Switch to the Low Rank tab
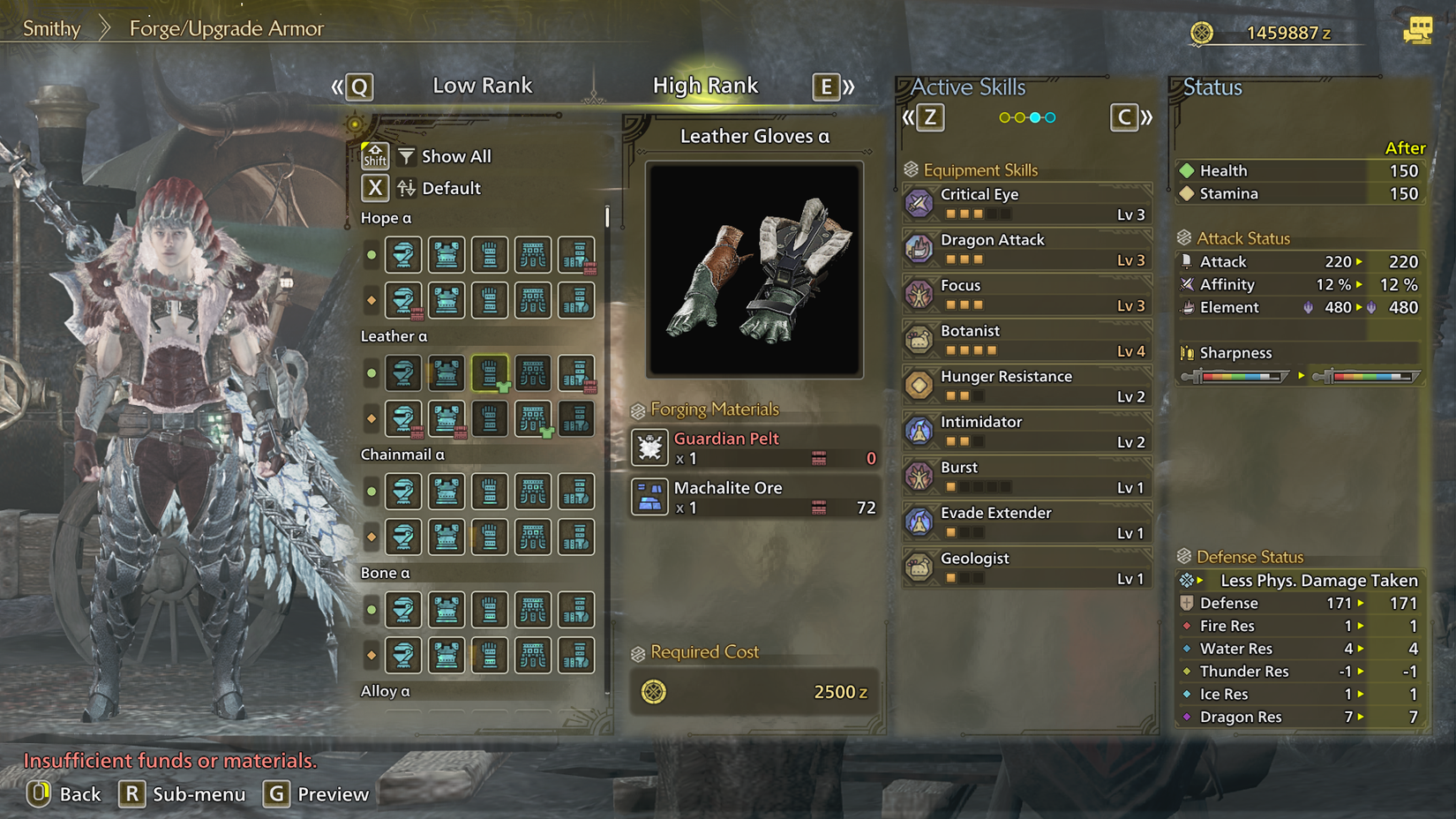 (482, 86)
